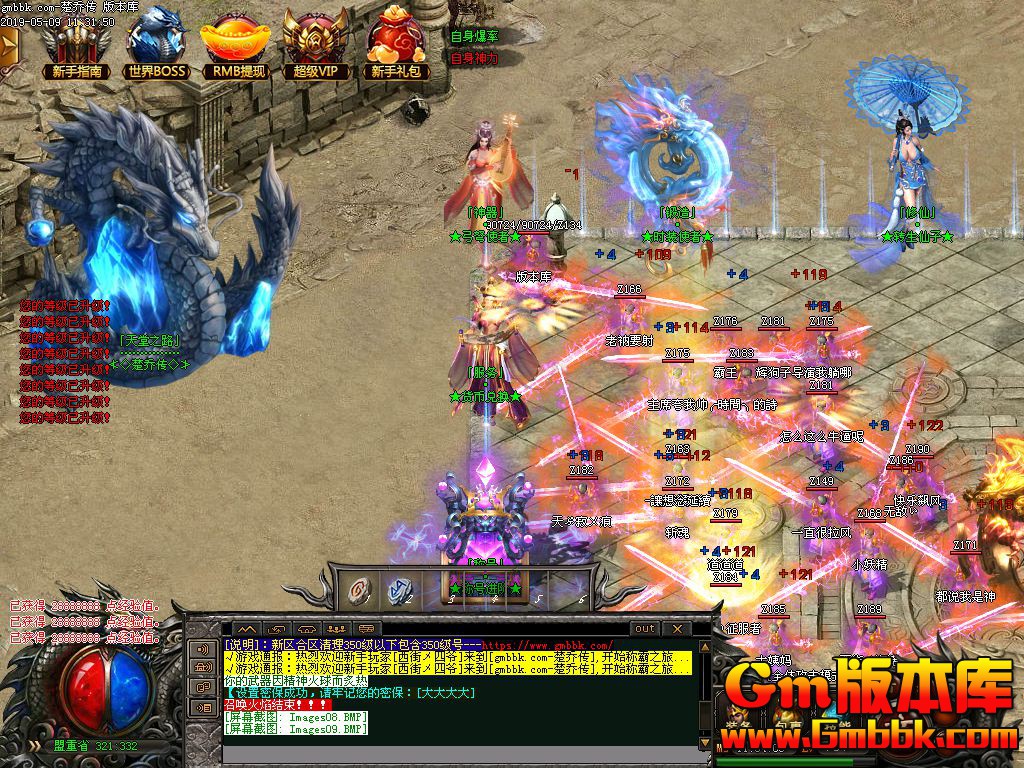The image size is (1024, 768).
Task: Toggle the top speaker button beside chat
Action: [x=203, y=649]
